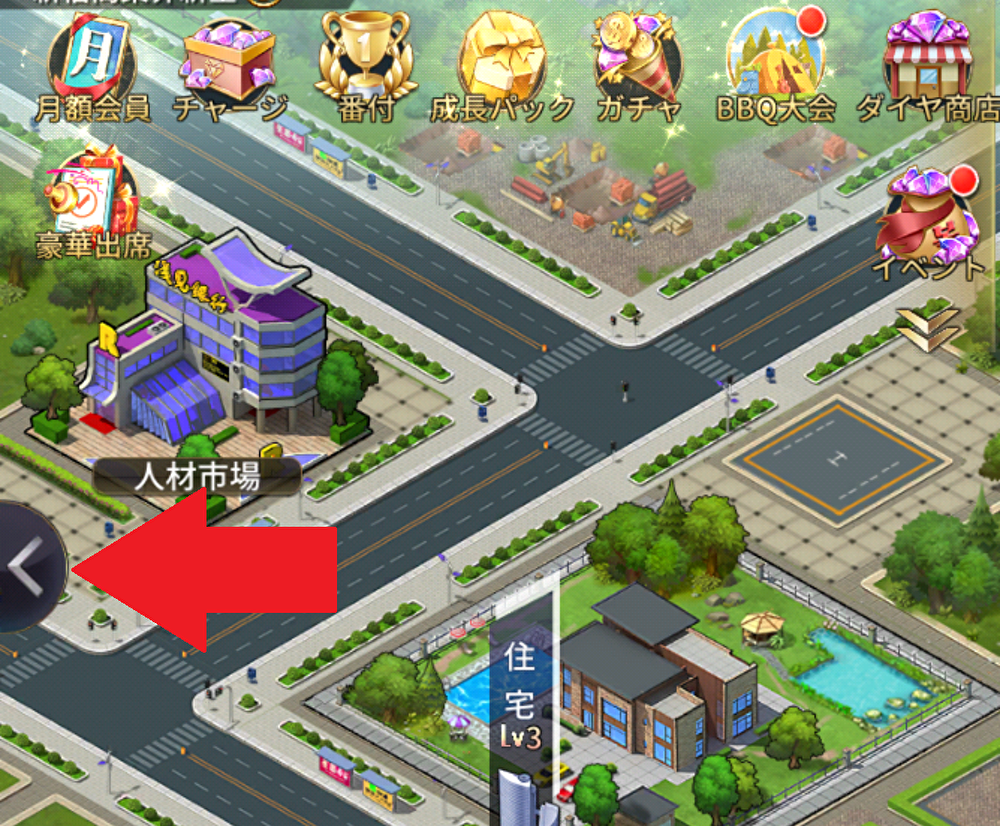
Task: Open the 成長パック growth pack
Action: tap(502, 65)
